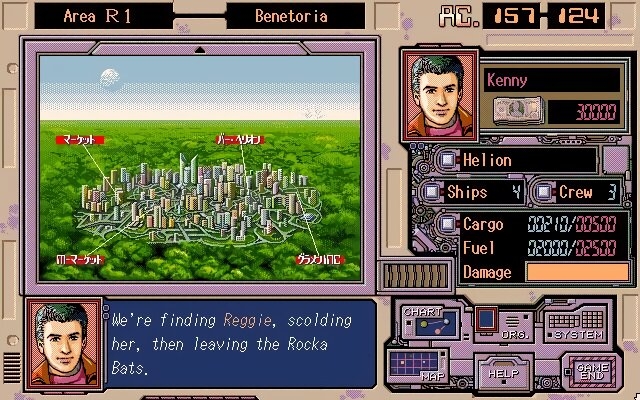The image size is (640, 400).
Task: Toggle the Helion ship name button
Action: [x=450, y=160]
